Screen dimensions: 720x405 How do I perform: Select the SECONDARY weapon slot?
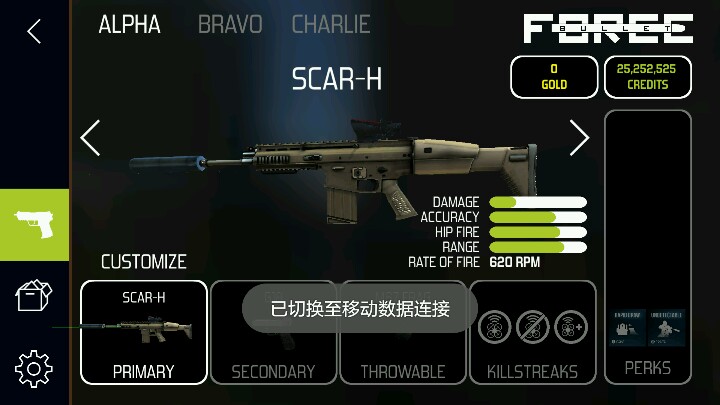(x=273, y=332)
